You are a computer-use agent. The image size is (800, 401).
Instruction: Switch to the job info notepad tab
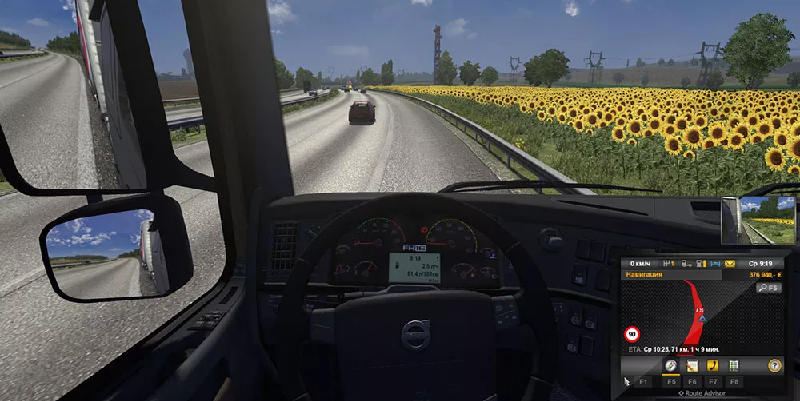point(690,367)
